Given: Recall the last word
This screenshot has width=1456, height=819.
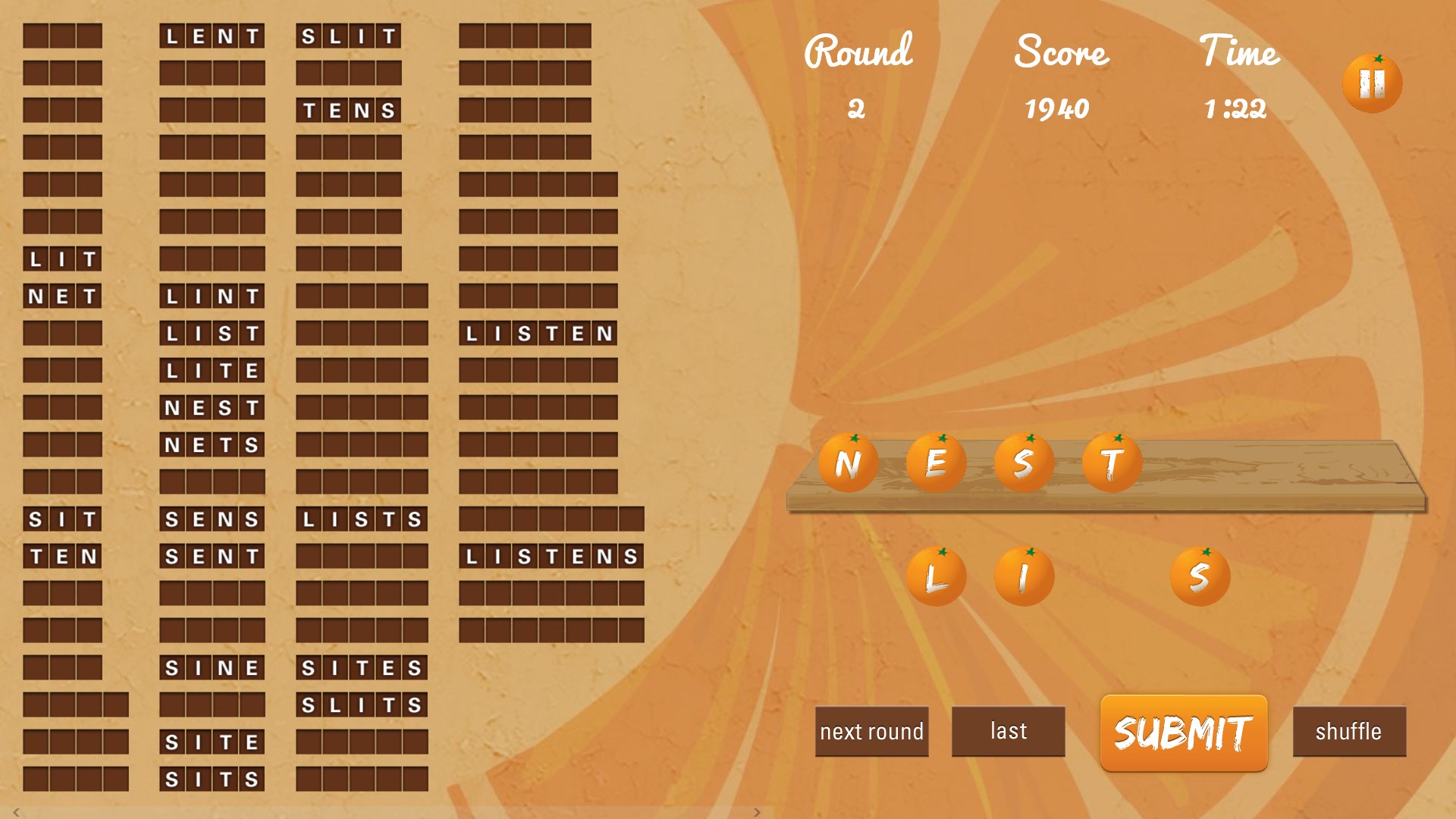Looking at the screenshot, I should pos(1008,731).
